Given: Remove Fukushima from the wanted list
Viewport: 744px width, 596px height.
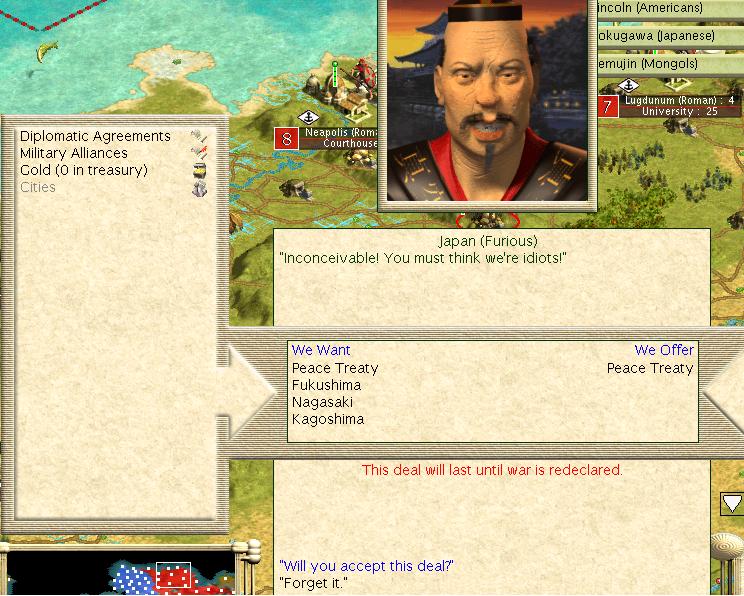Looking at the screenshot, I should tap(326, 385).
